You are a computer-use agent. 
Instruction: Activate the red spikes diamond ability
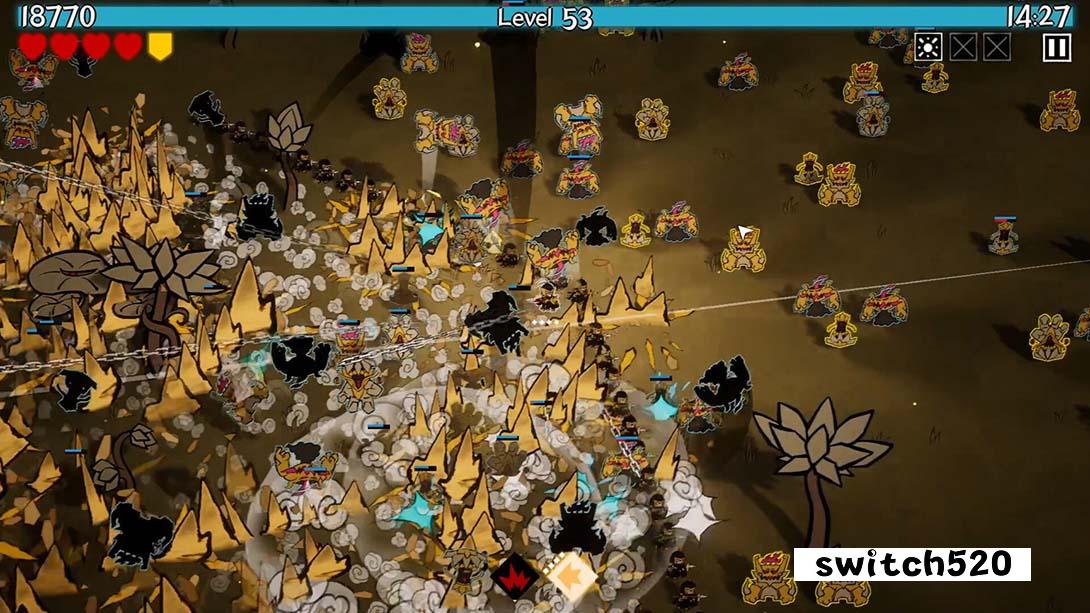pyautogui.click(x=516, y=577)
